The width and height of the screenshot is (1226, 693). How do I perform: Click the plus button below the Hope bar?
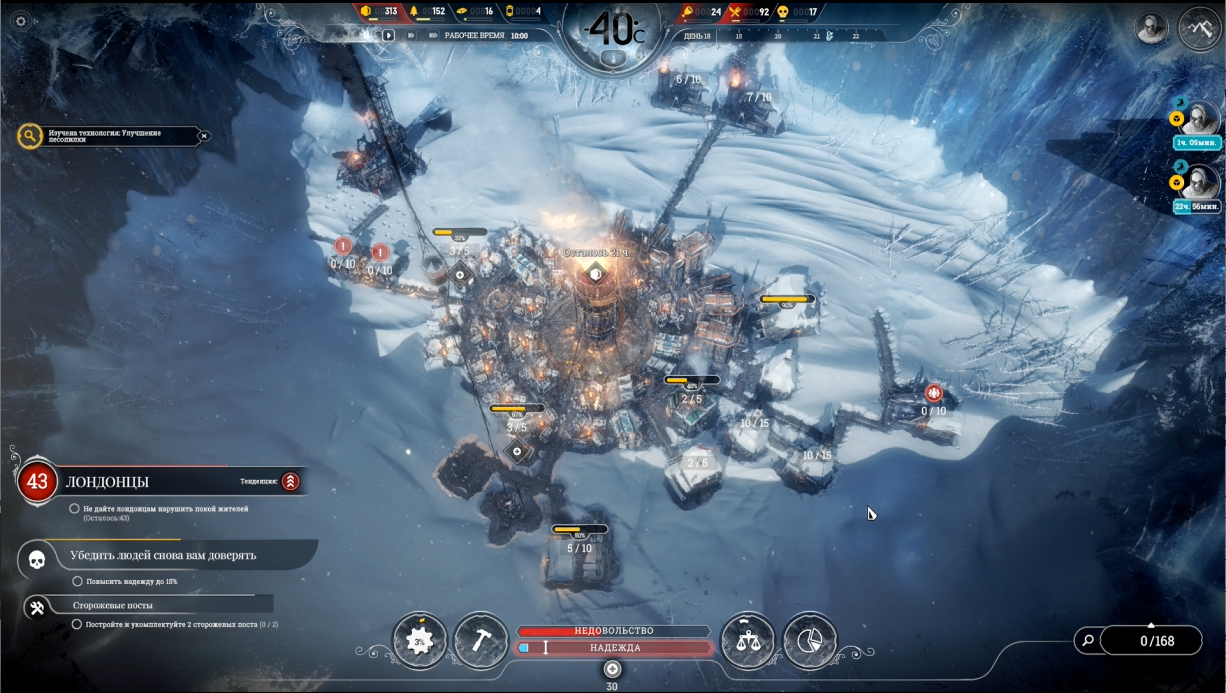[613, 668]
